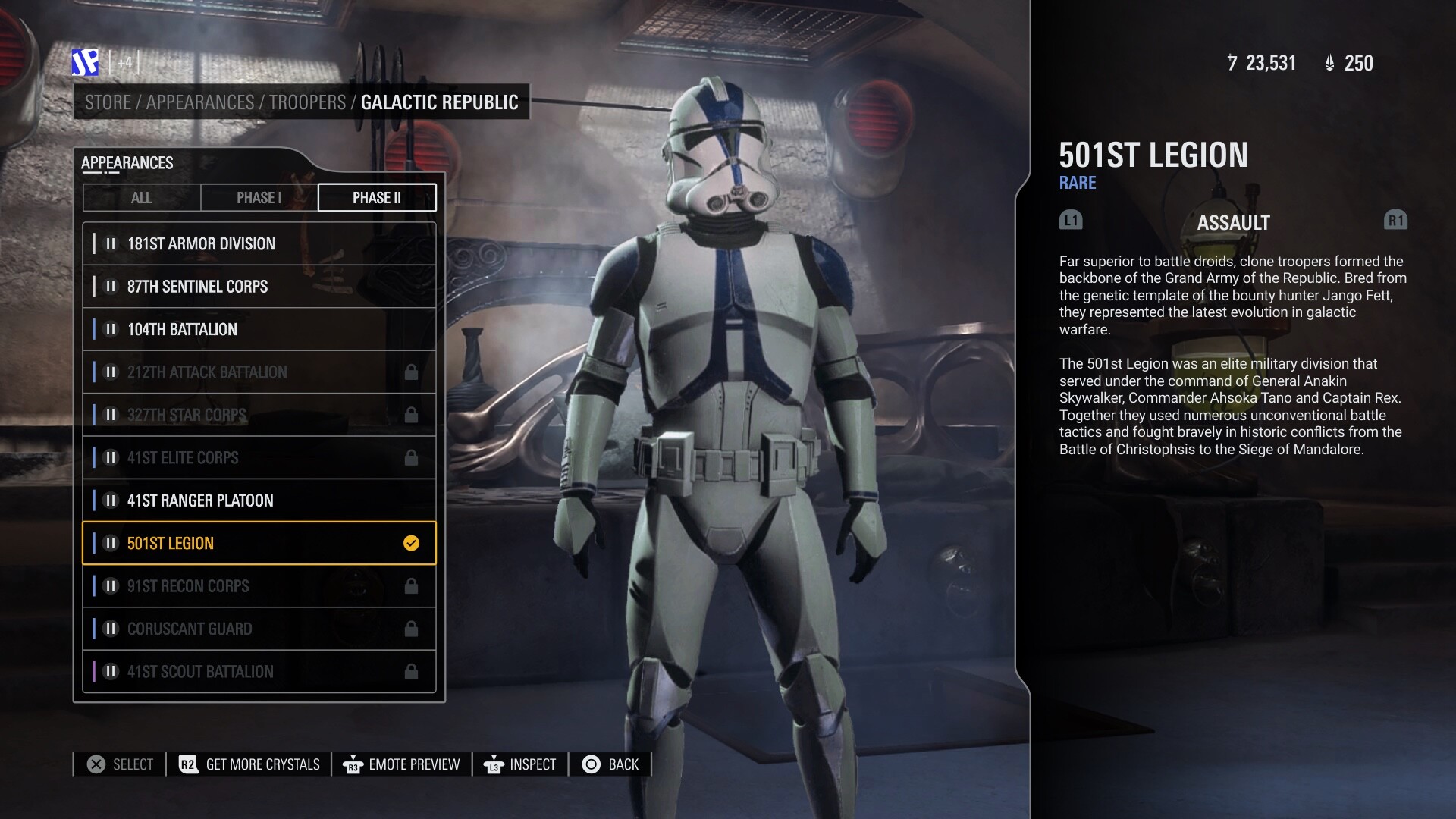Select the PHASE II tab
The image size is (1456, 819).
[x=377, y=198]
